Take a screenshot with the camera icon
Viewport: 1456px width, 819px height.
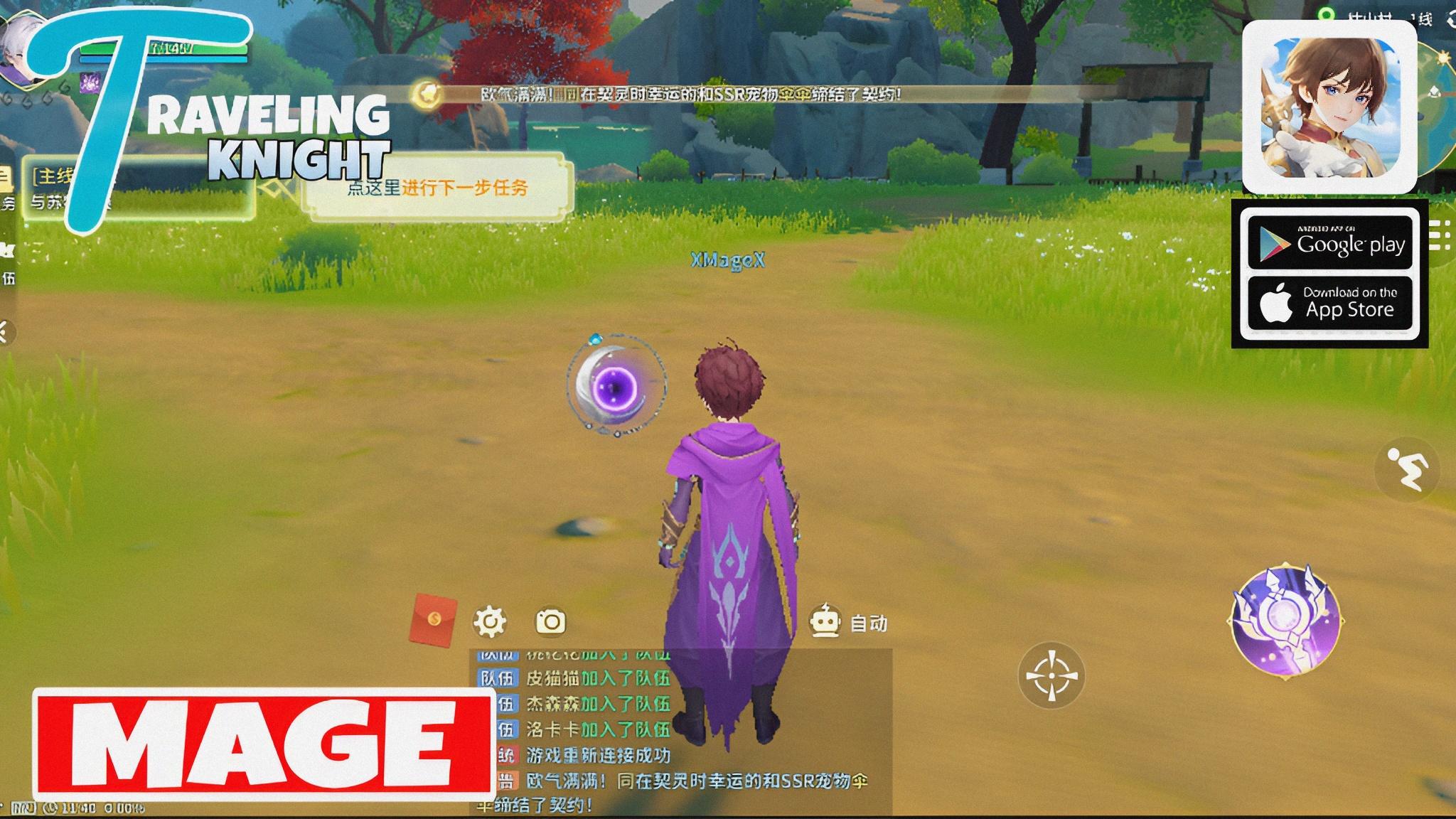(551, 620)
